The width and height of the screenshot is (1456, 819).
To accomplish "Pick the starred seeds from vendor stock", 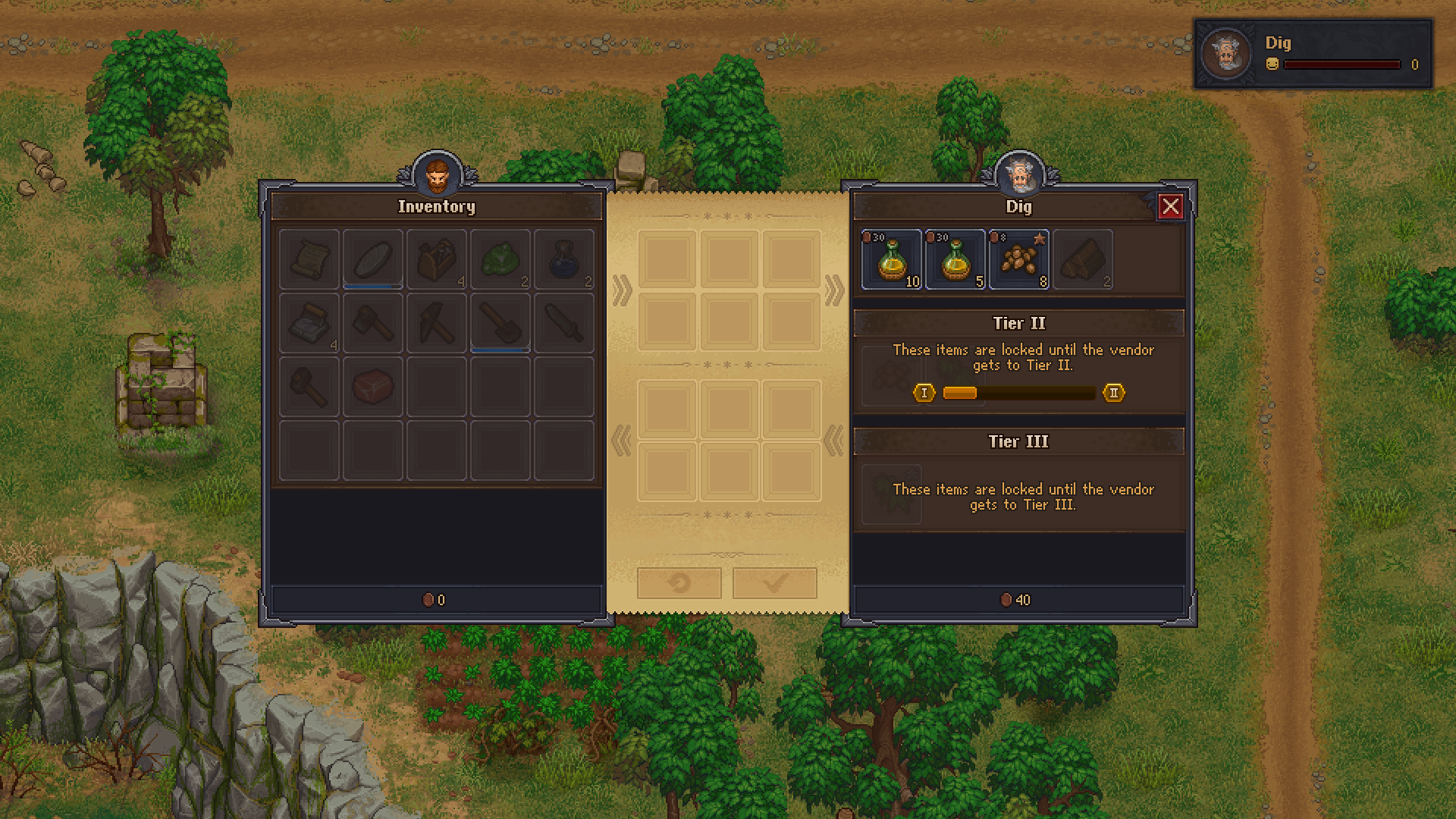I will pos(1018,260).
